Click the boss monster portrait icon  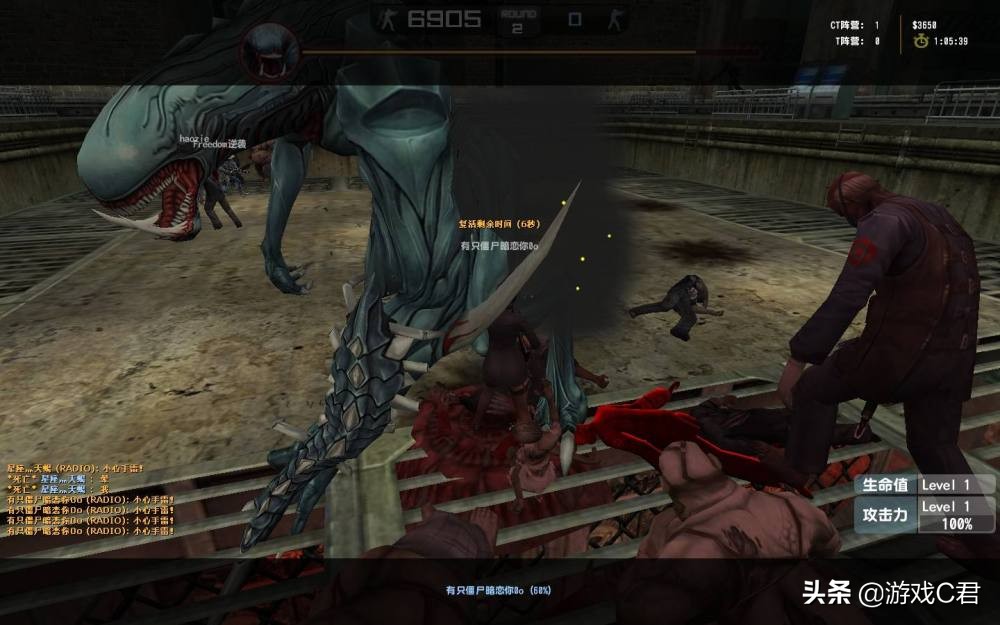[x=270, y=51]
